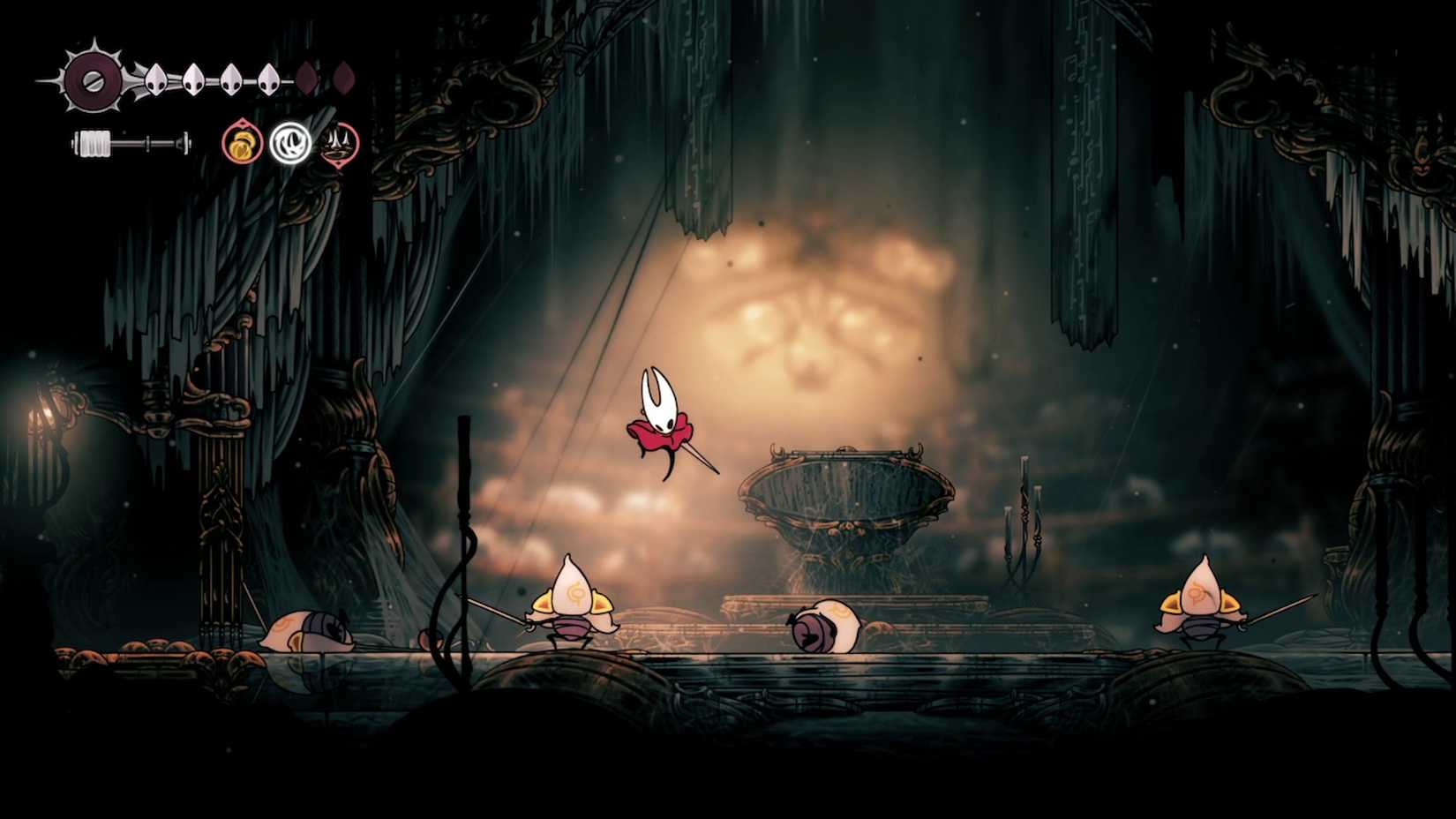Viewport: 1456px width, 819px height.
Task: Choose the spike trap tool icon
Action: click(339, 143)
